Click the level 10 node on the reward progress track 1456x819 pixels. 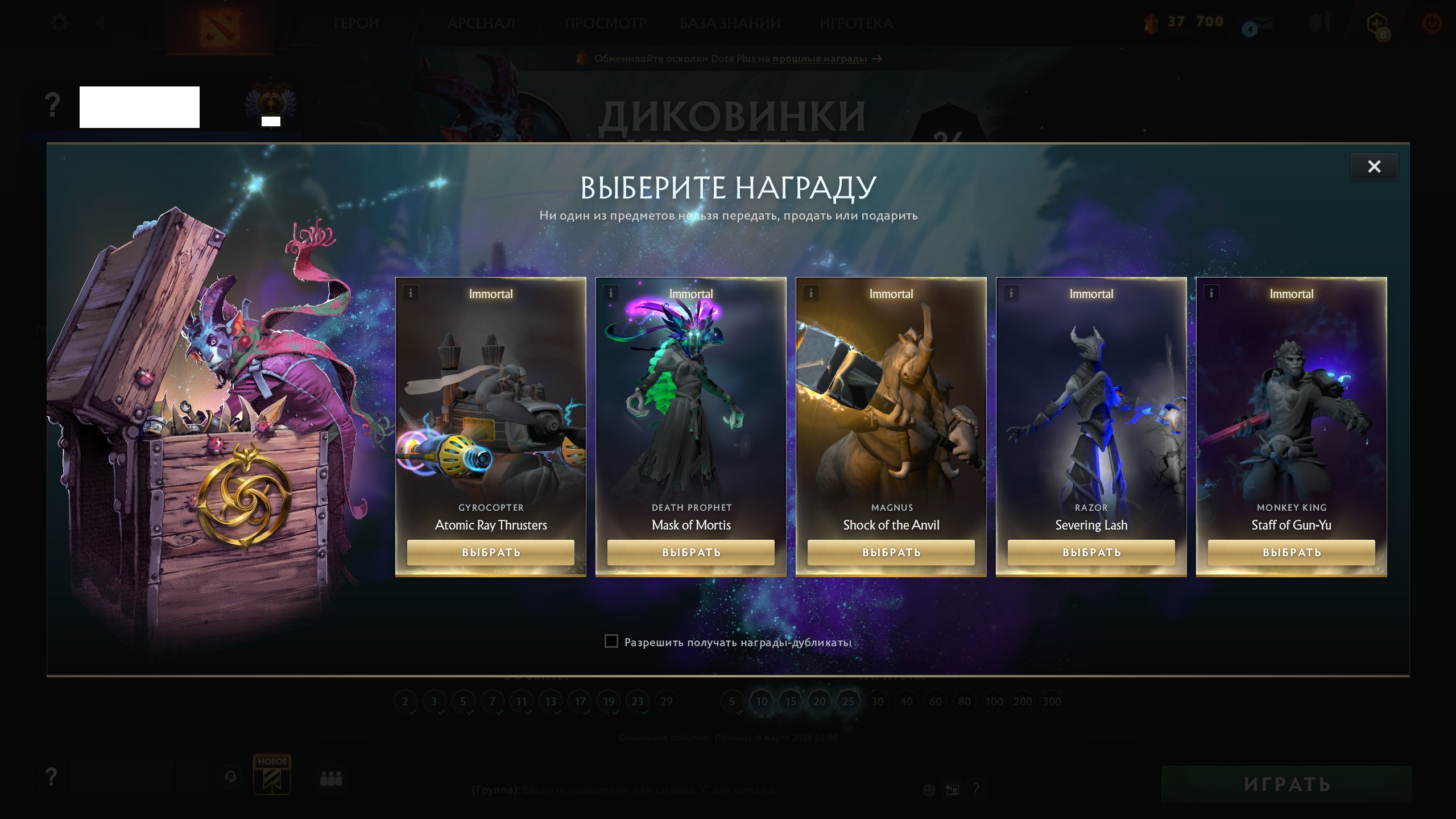(x=762, y=701)
